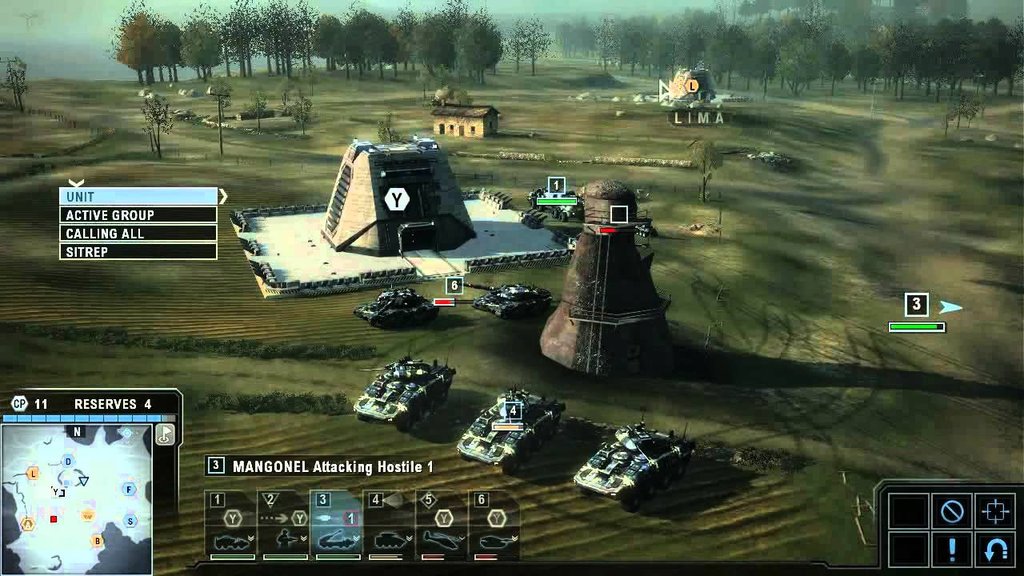Select the CALLING ALL menu option
Viewport: 1024px width, 576px height.
point(138,233)
